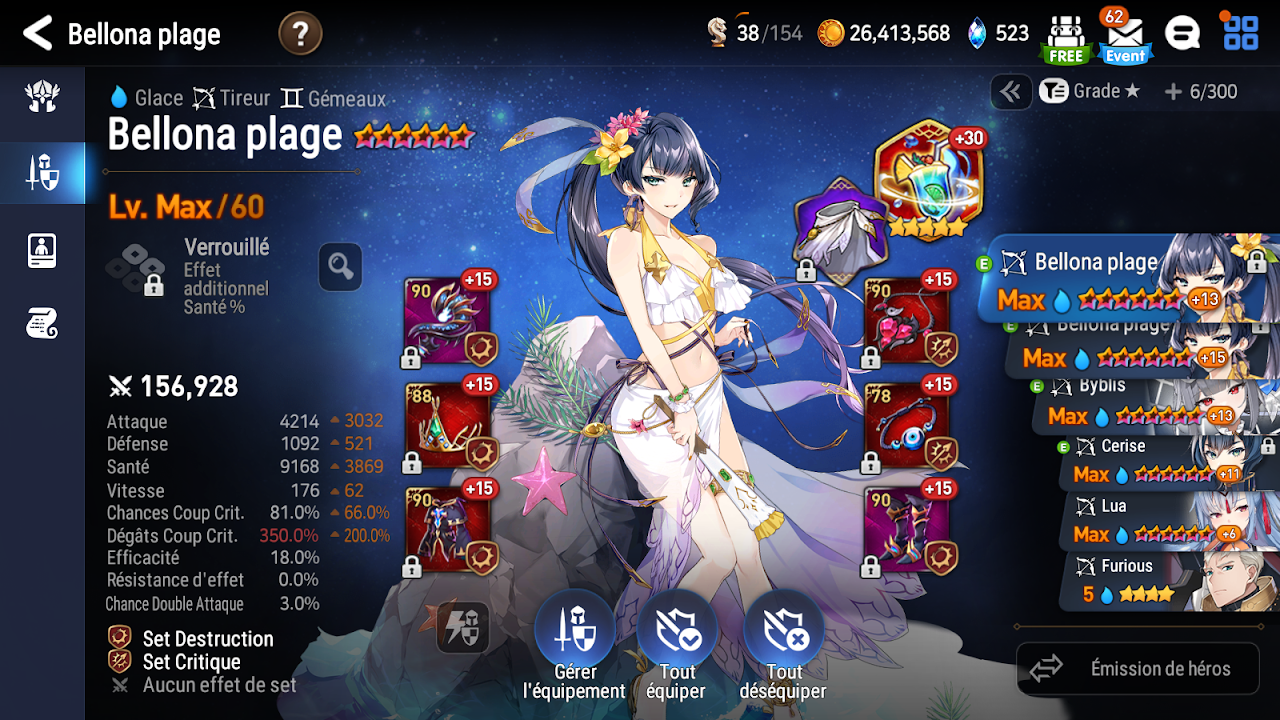The image size is (1280, 720).
Task: Inspect the +30 drink artifact
Action: pos(929,180)
